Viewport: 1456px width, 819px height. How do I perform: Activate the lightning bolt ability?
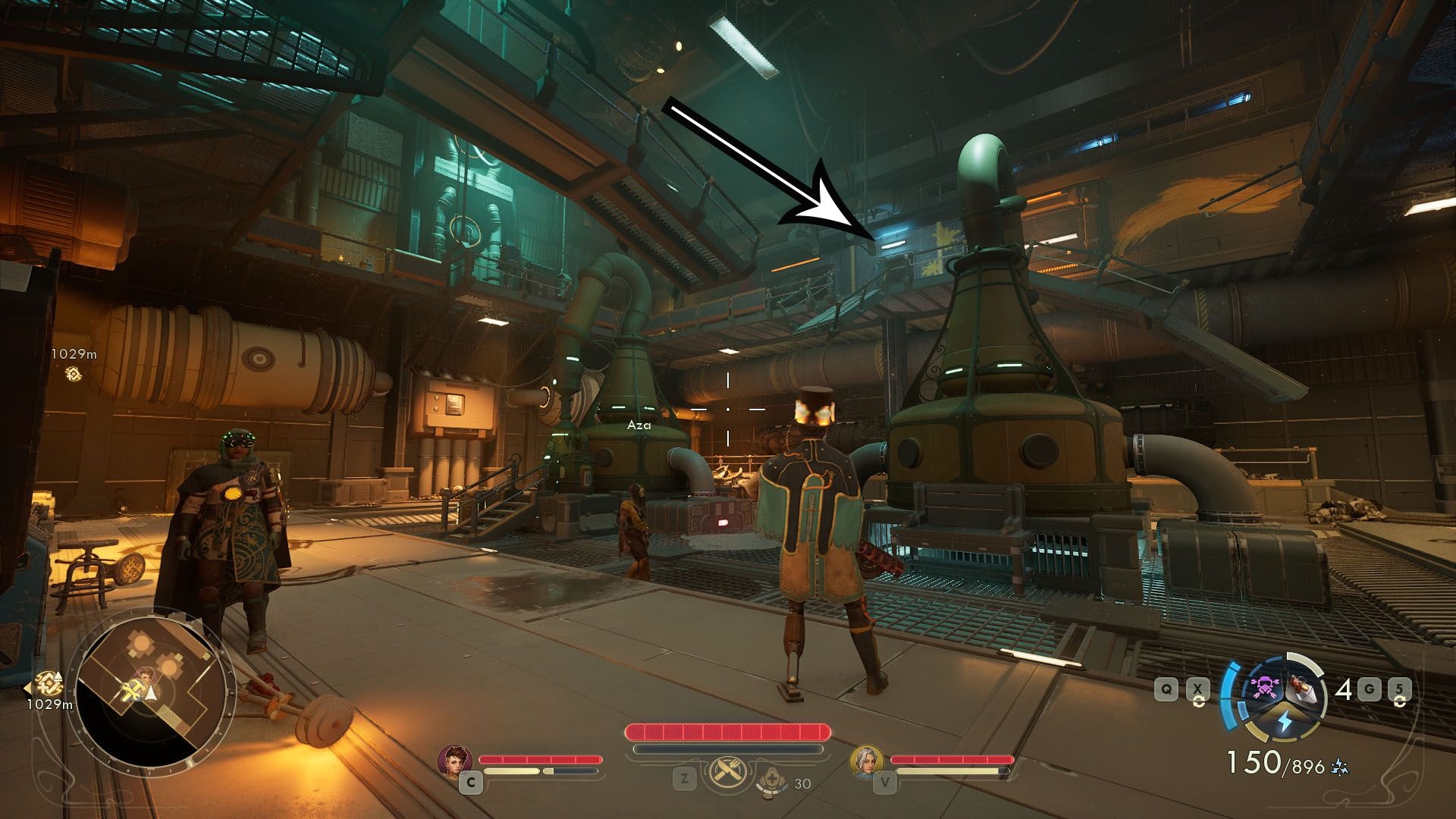point(1284,723)
